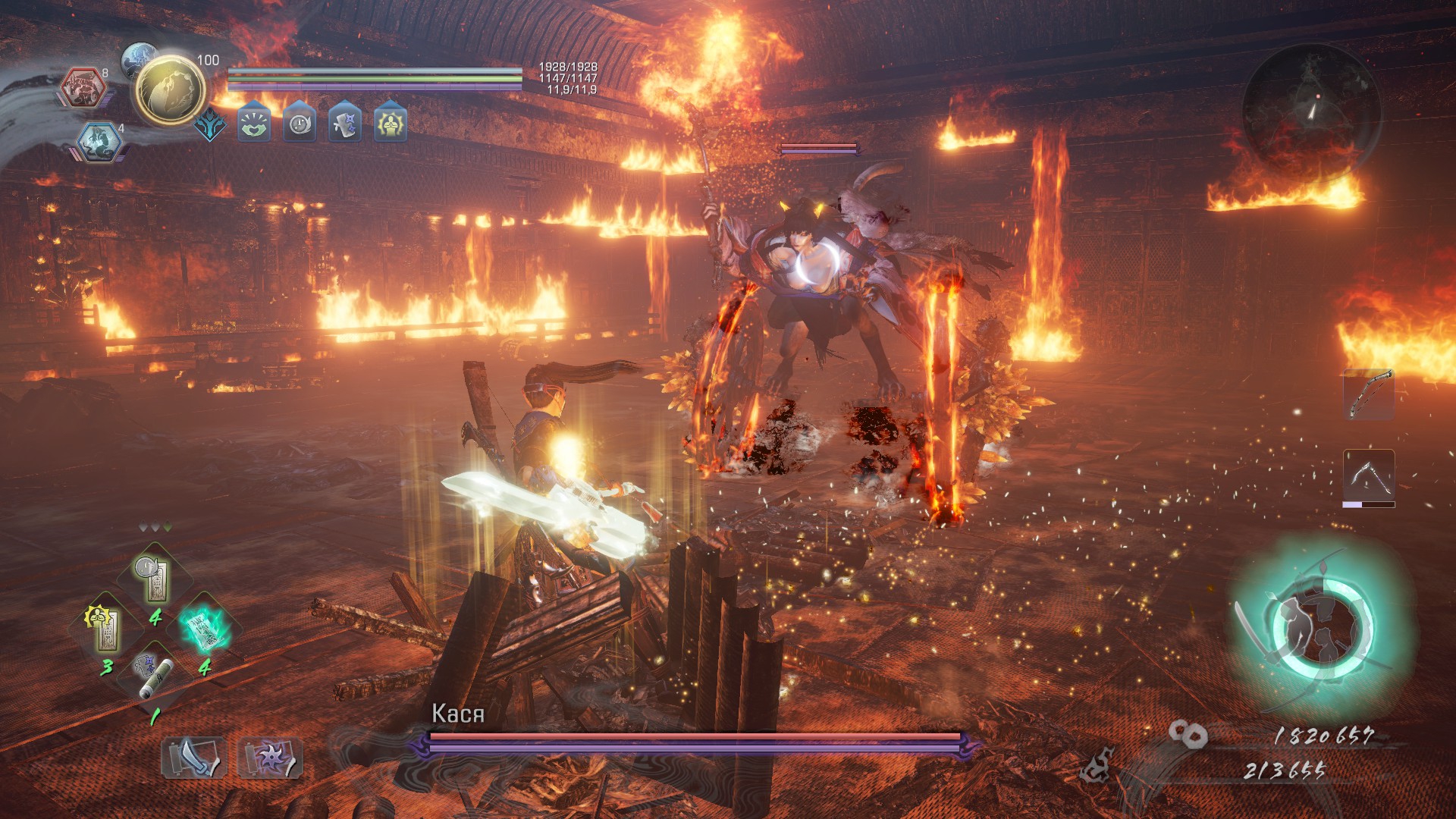Inspect the yellow praying figure buff icon

(x=391, y=122)
